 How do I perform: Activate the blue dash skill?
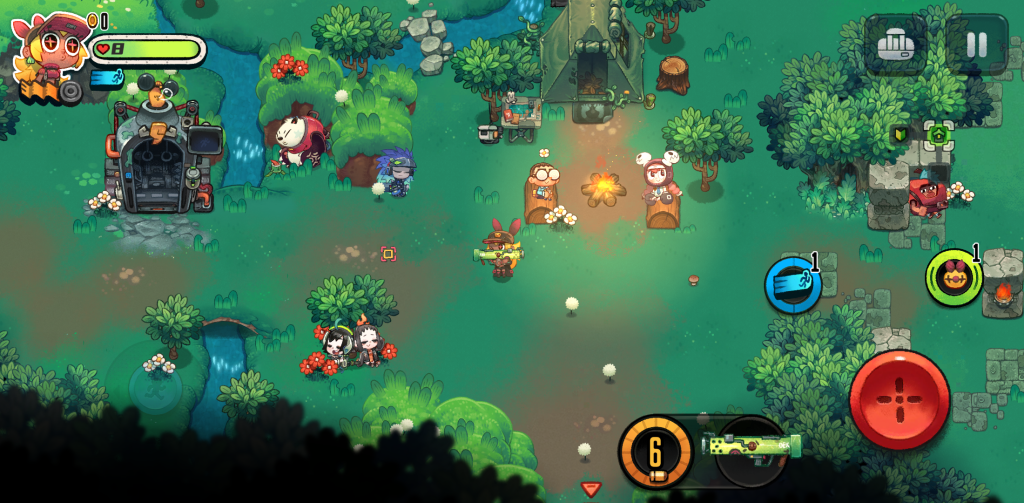pyautogui.click(x=794, y=283)
